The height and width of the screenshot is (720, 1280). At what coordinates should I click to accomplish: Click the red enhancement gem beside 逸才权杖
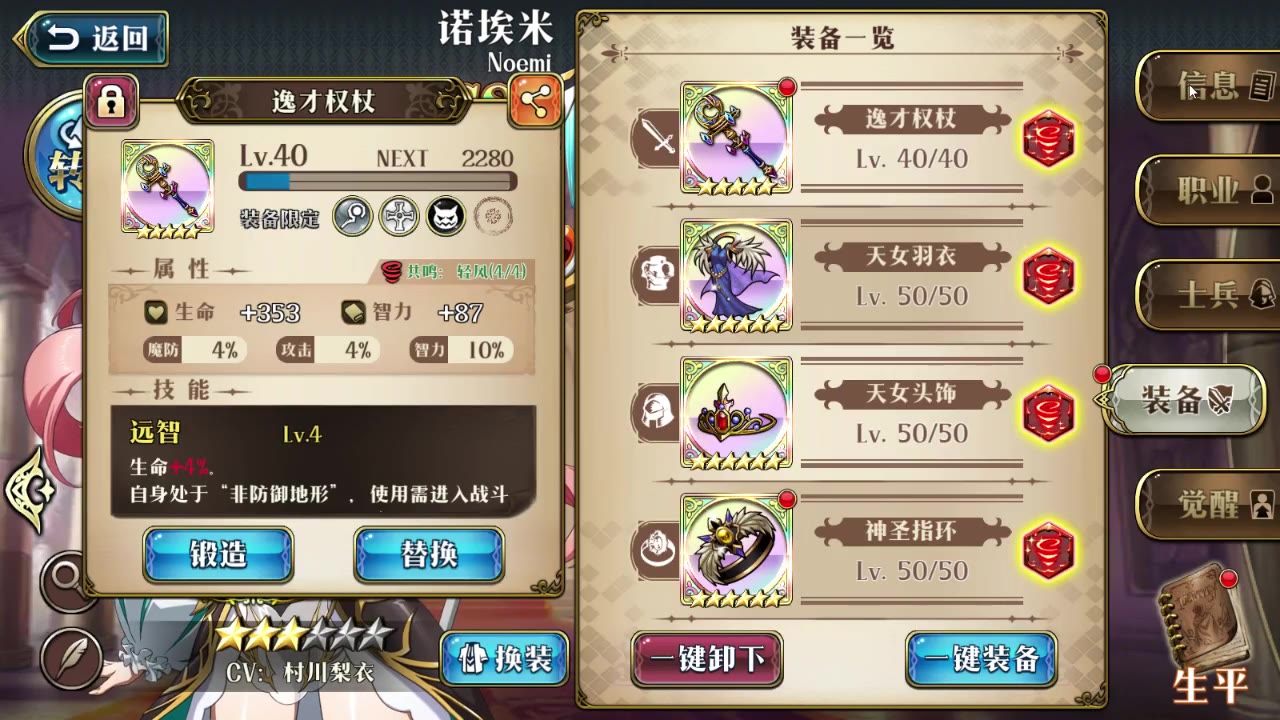pos(1048,140)
